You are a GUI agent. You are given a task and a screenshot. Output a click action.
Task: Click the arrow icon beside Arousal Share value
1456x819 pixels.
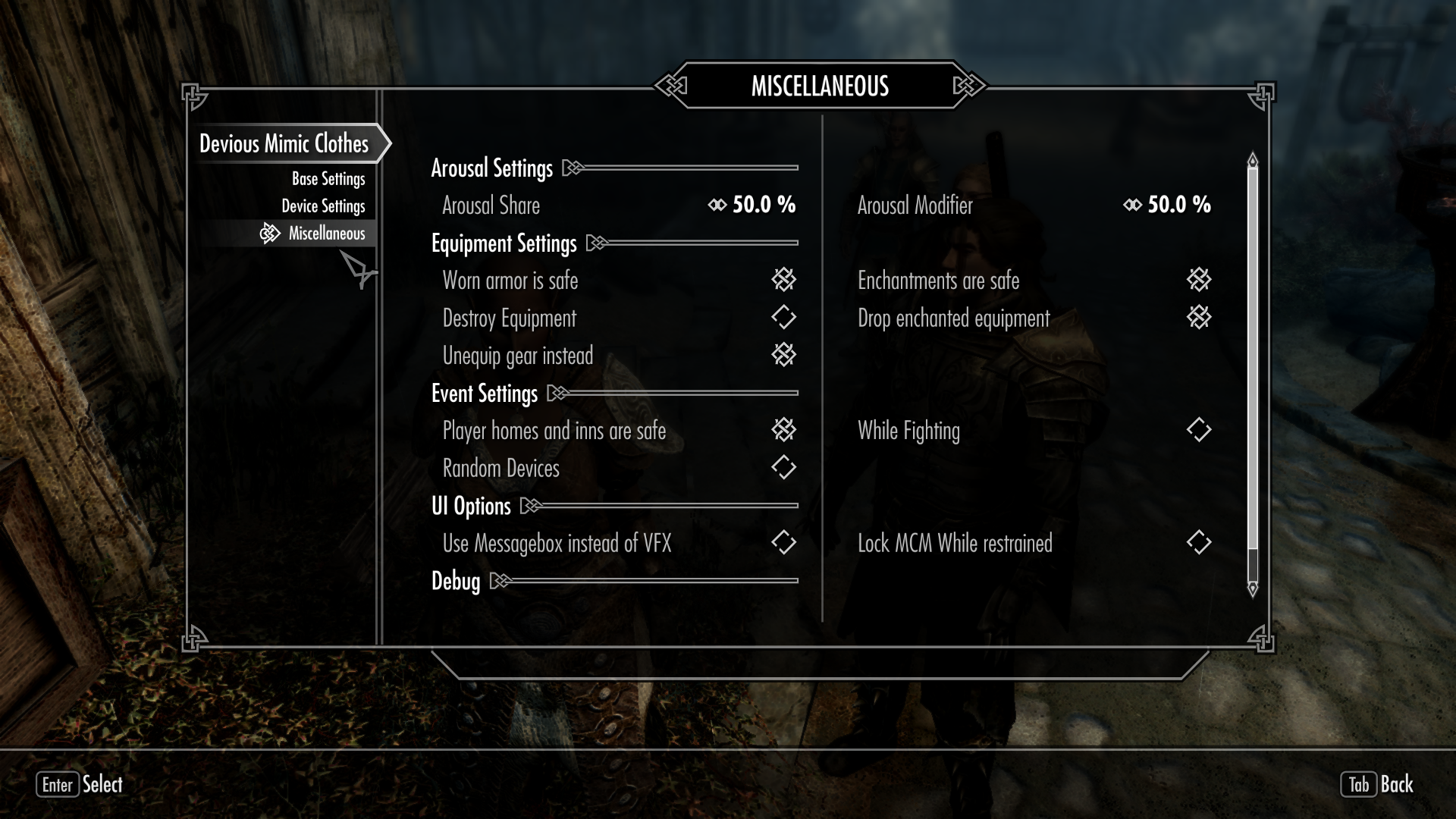[x=716, y=205]
